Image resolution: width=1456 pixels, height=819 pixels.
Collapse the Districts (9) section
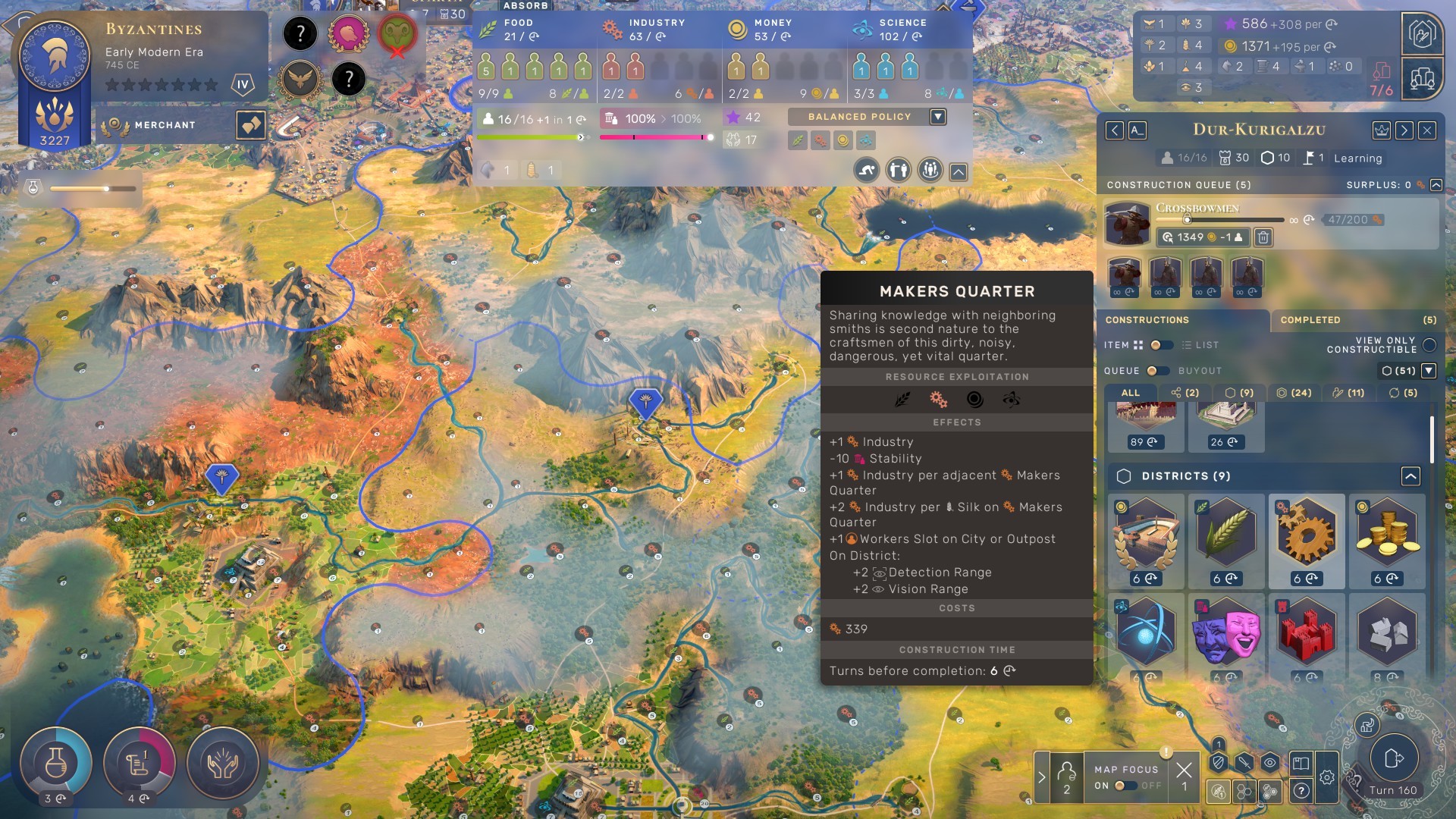(1409, 476)
